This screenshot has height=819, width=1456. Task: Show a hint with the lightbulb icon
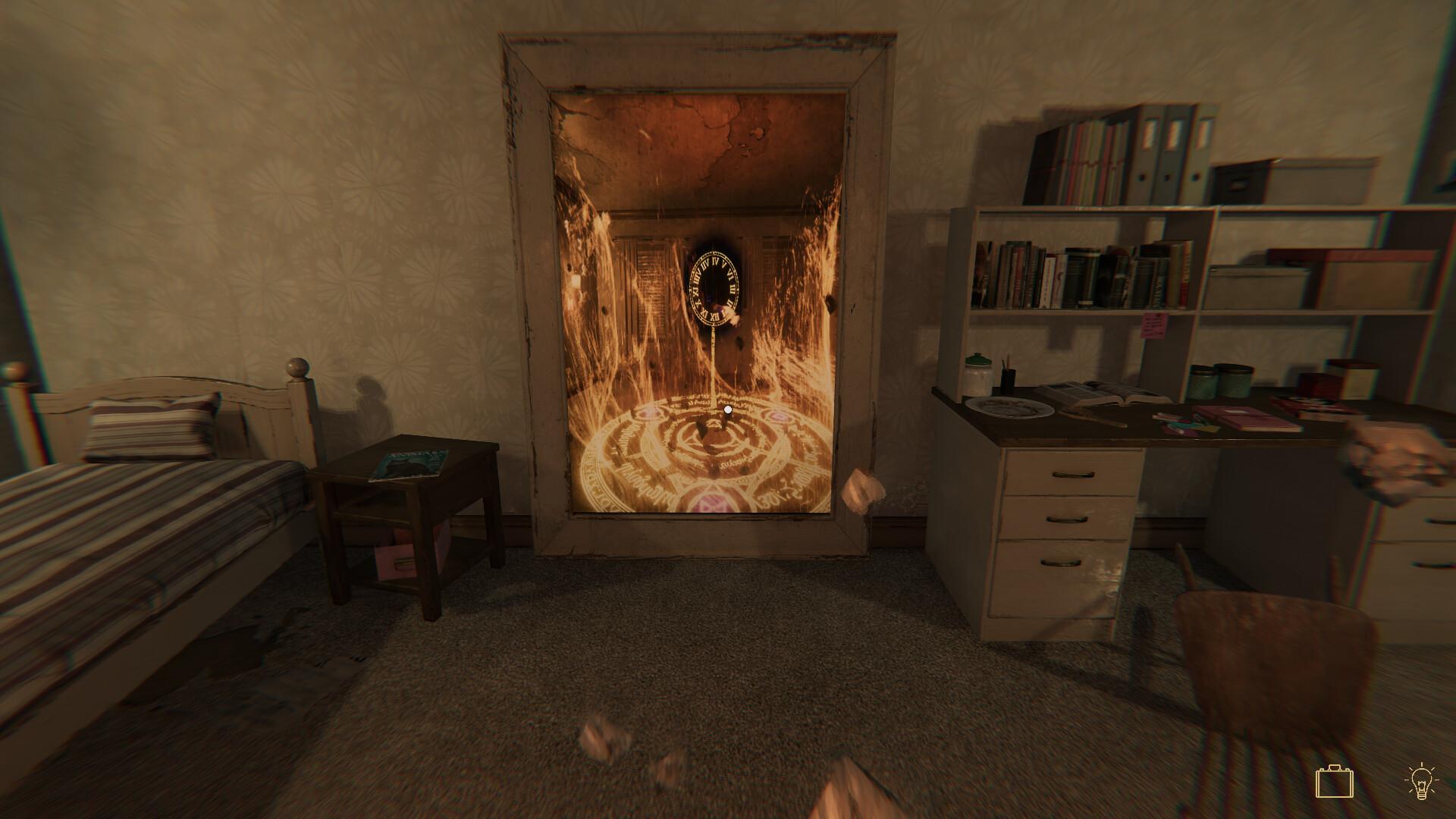click(1421, 782)
